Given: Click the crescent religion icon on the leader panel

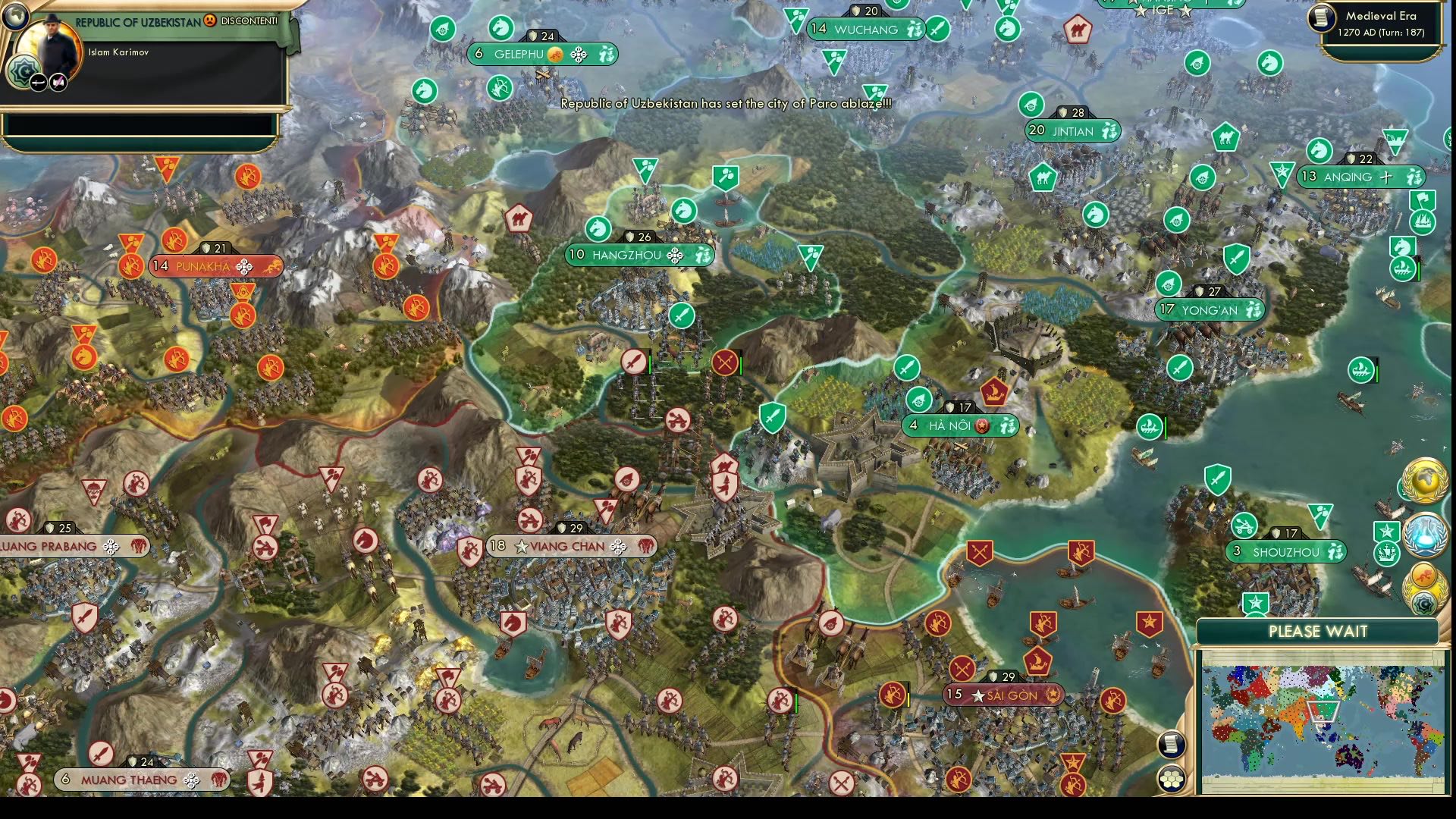Looking at the screenshot, I should [x=23, y=71].
